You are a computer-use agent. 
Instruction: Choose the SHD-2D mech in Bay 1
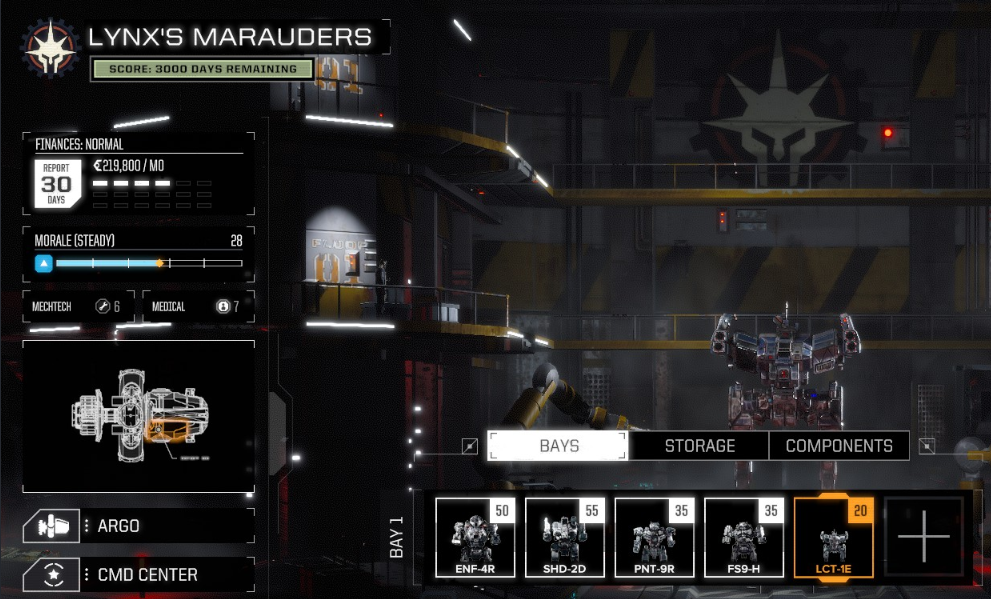(x=565, y=538)
